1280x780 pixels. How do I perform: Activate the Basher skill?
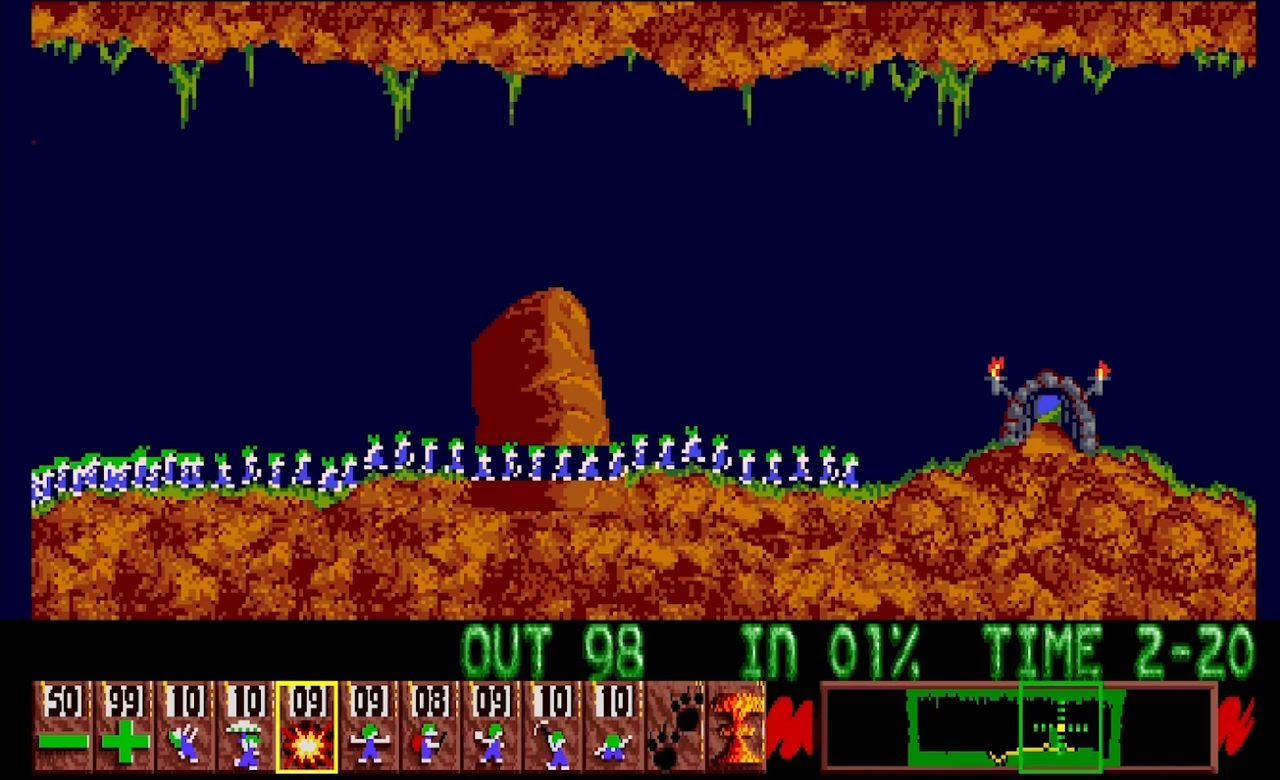(x=491, y=727)
